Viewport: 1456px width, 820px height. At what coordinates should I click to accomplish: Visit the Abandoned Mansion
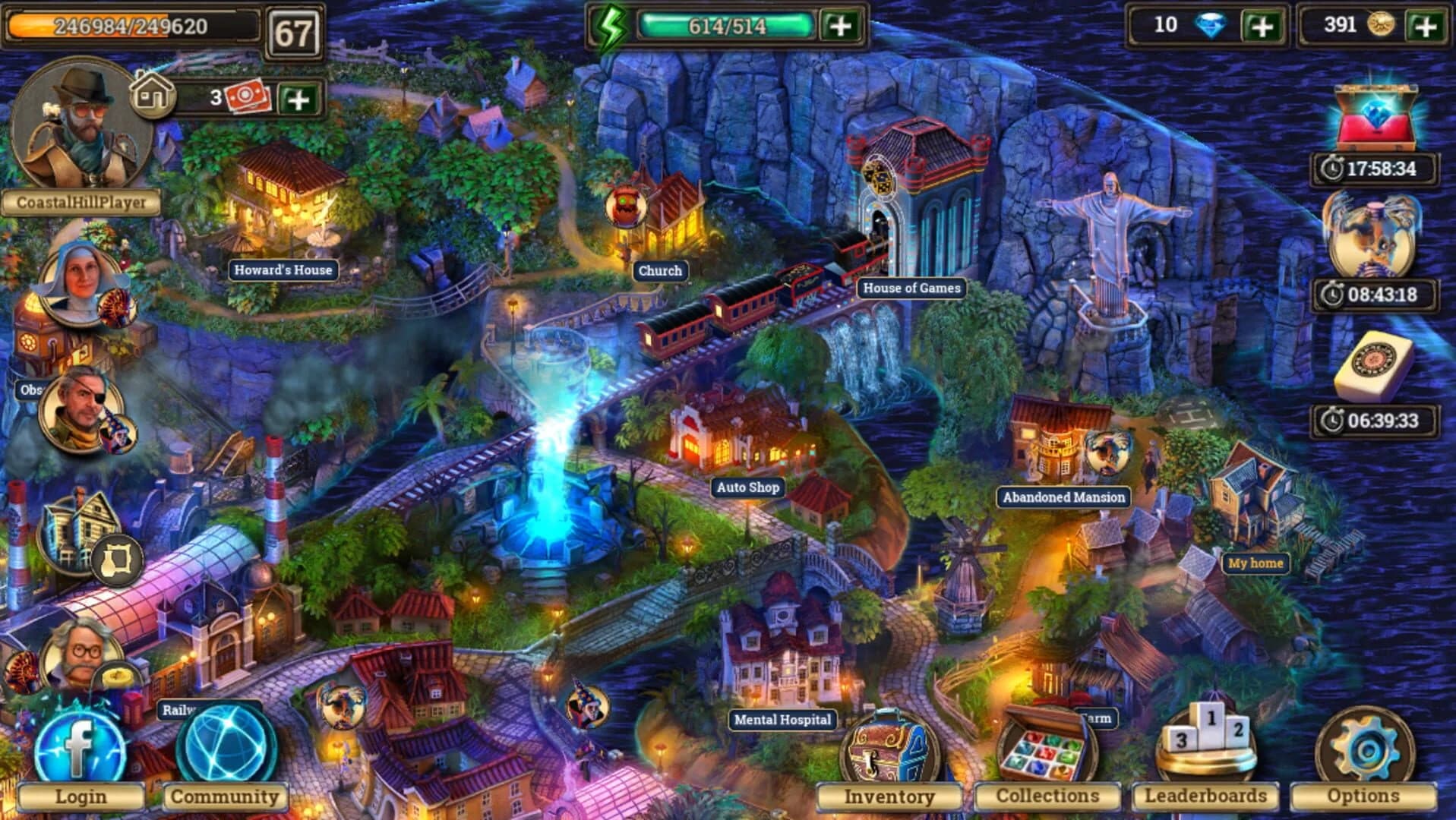[1063, 497]
